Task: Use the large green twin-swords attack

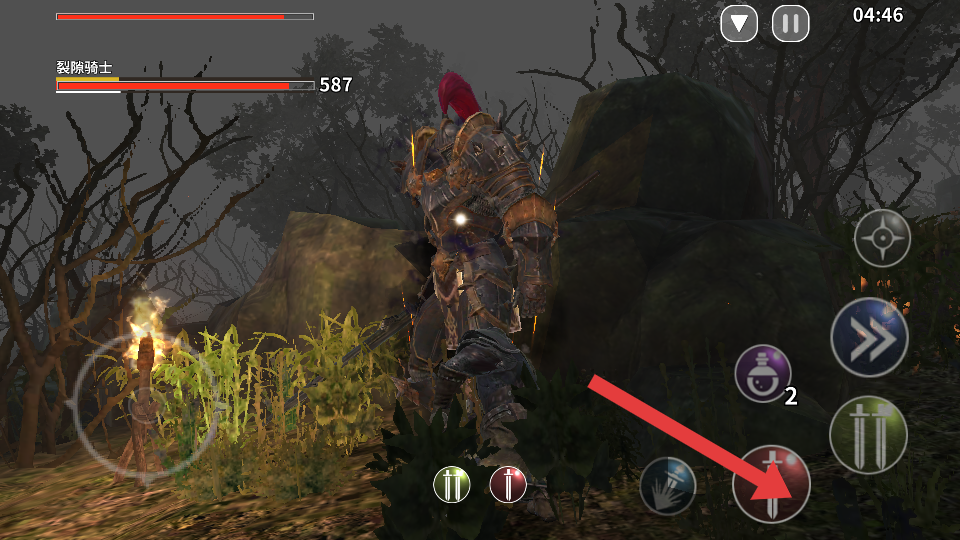Action: (868, 434)
